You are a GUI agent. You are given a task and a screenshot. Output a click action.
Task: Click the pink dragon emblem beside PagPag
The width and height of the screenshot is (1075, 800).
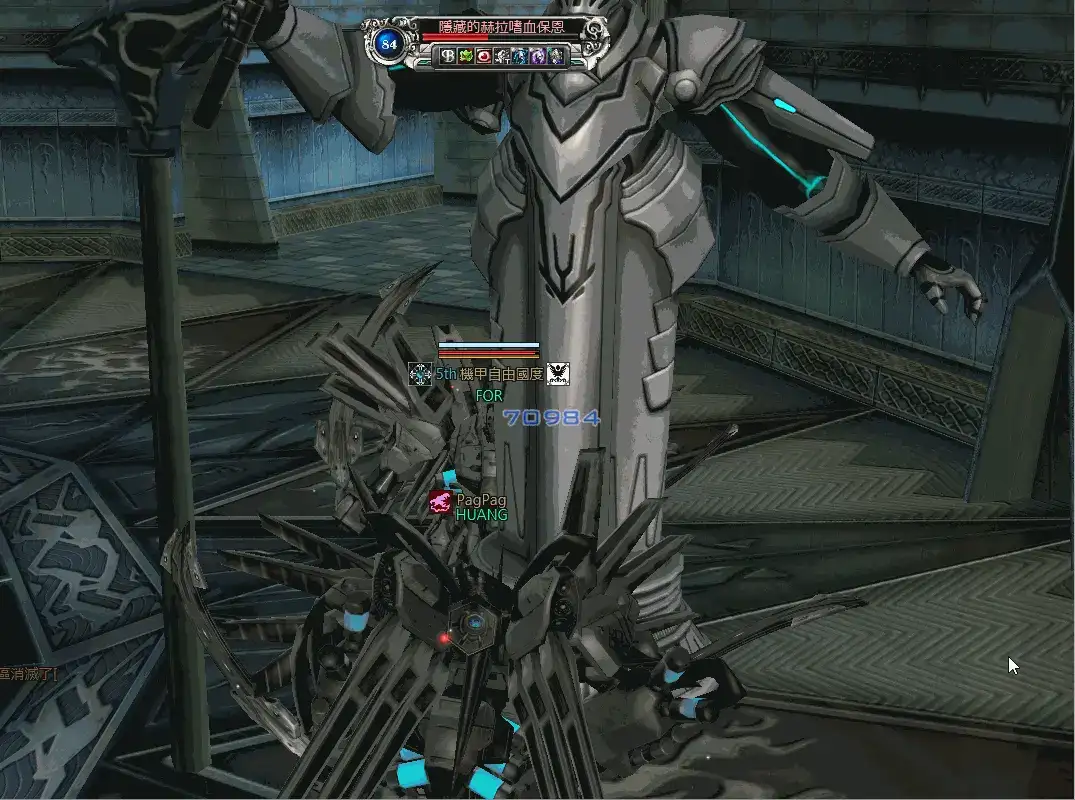click(x=441, y=502)
